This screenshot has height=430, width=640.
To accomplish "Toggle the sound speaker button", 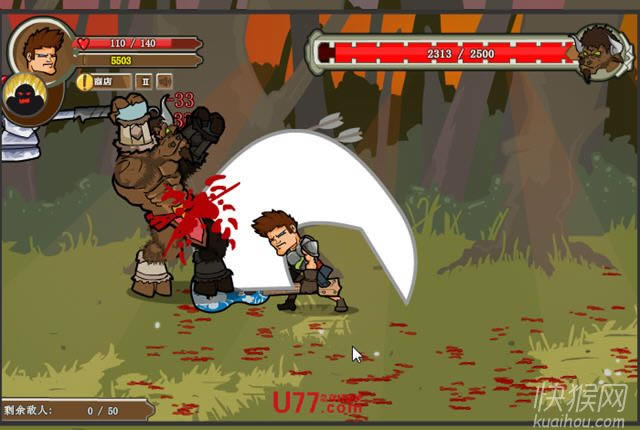I will [x=165, y=80].
